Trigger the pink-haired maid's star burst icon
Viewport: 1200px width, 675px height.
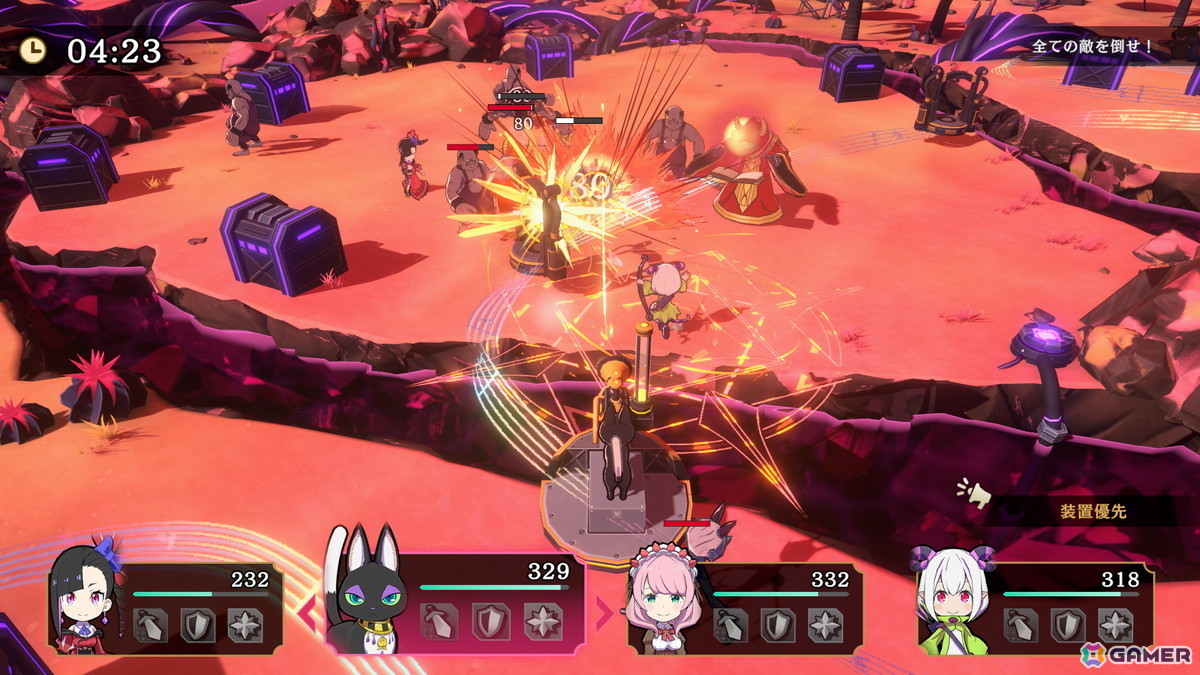click(x=825, y=625)
